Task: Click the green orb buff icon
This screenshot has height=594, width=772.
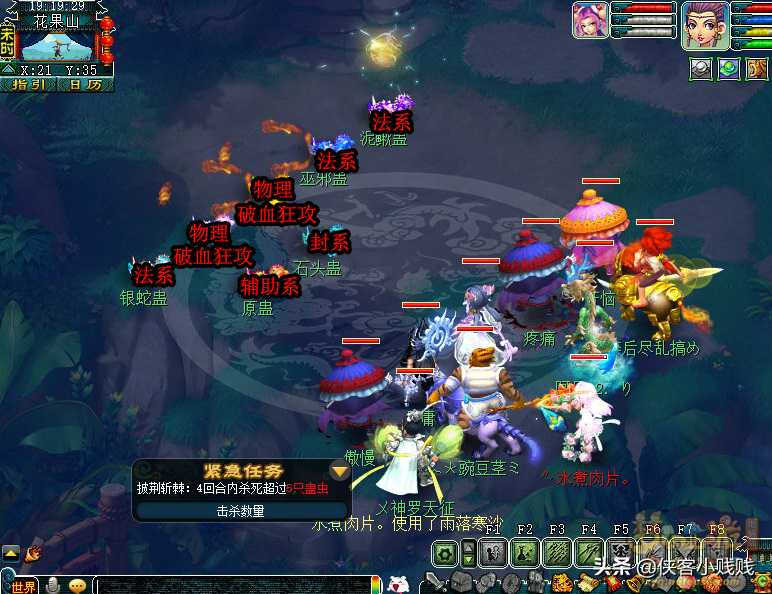Action: [x=728, y=69]
